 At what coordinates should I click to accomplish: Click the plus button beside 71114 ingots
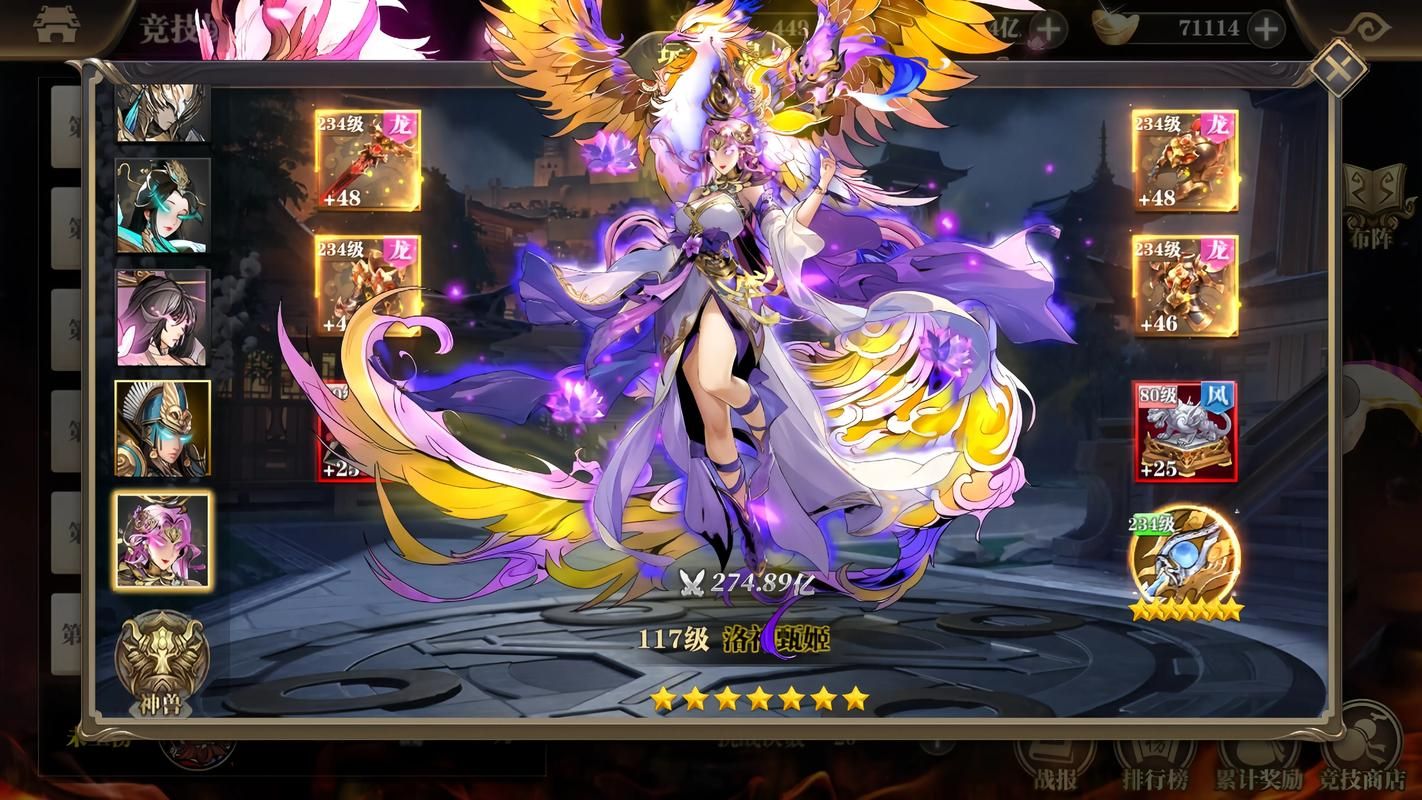(1266, 29)
